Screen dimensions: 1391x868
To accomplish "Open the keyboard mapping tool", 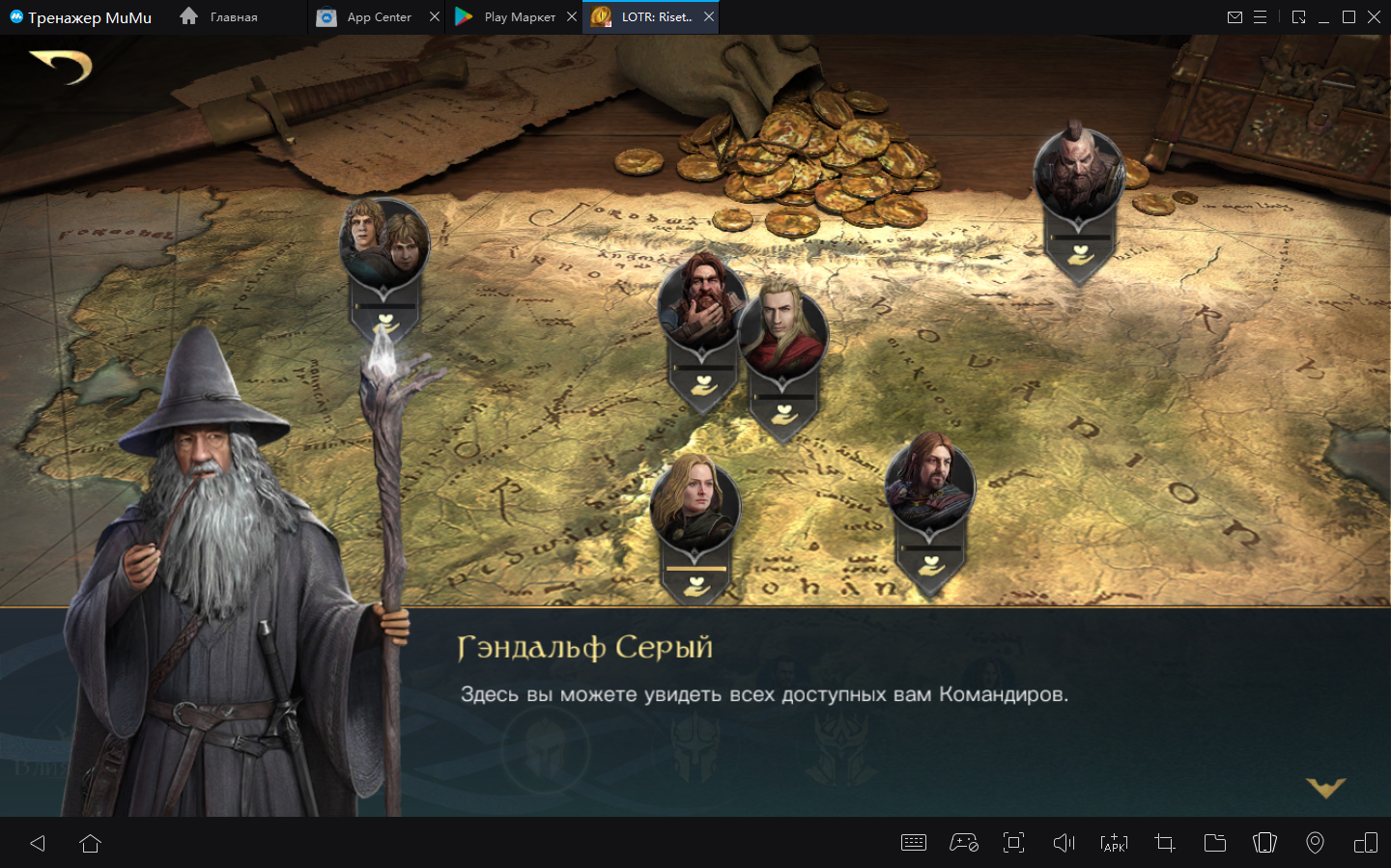I will click(913, 843).
